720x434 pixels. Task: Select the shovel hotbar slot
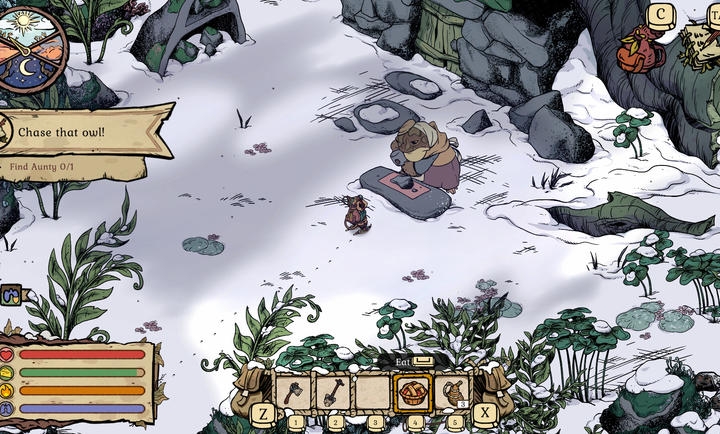click(333, 392)
